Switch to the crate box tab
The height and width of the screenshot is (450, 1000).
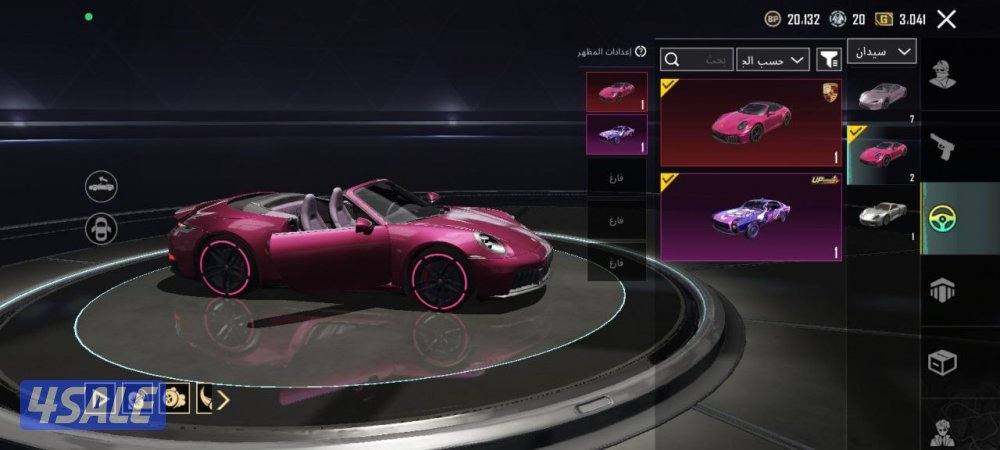pyautogui.click(x=942, y=362)
